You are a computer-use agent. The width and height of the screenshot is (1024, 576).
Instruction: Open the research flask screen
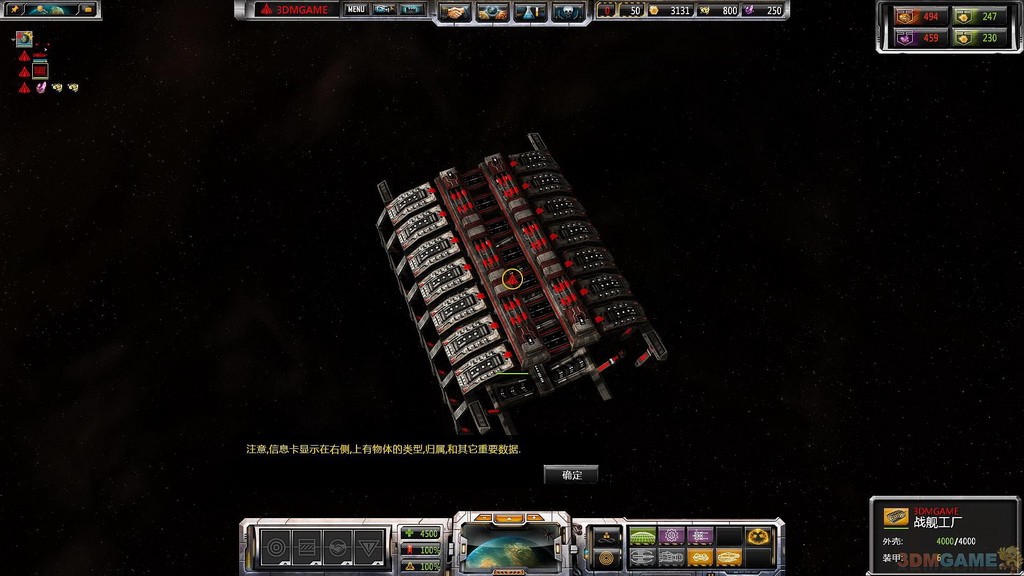pos(529,11)
